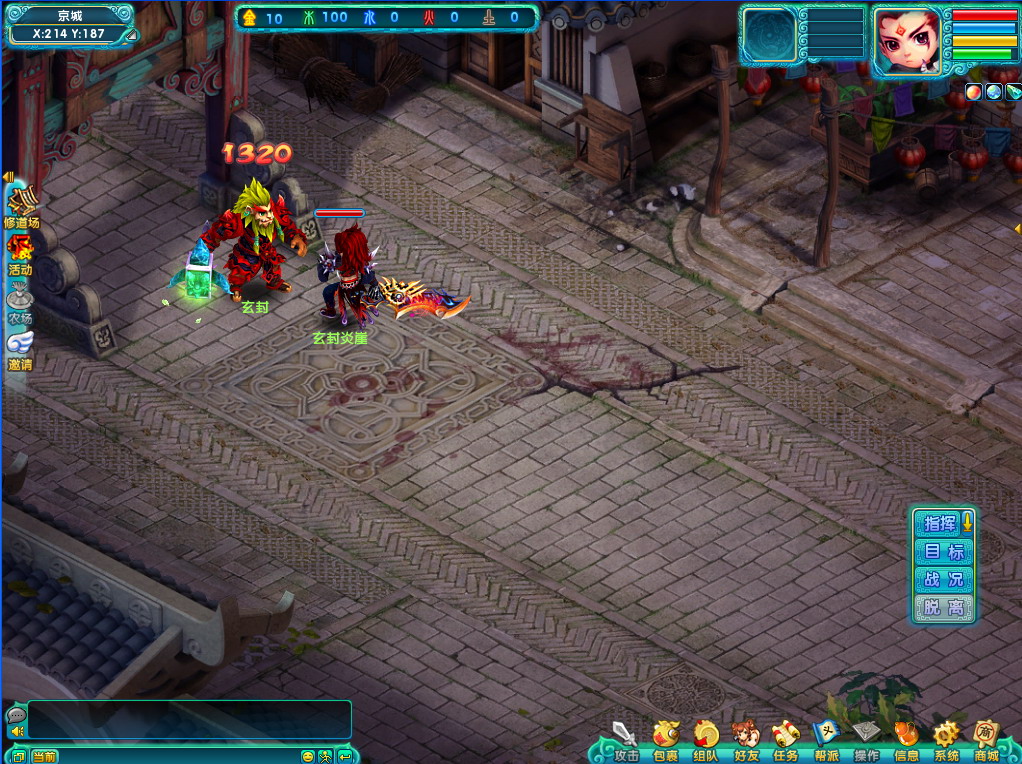Open the 信息 info gourd icon
1022x764 pixels.
906,738
